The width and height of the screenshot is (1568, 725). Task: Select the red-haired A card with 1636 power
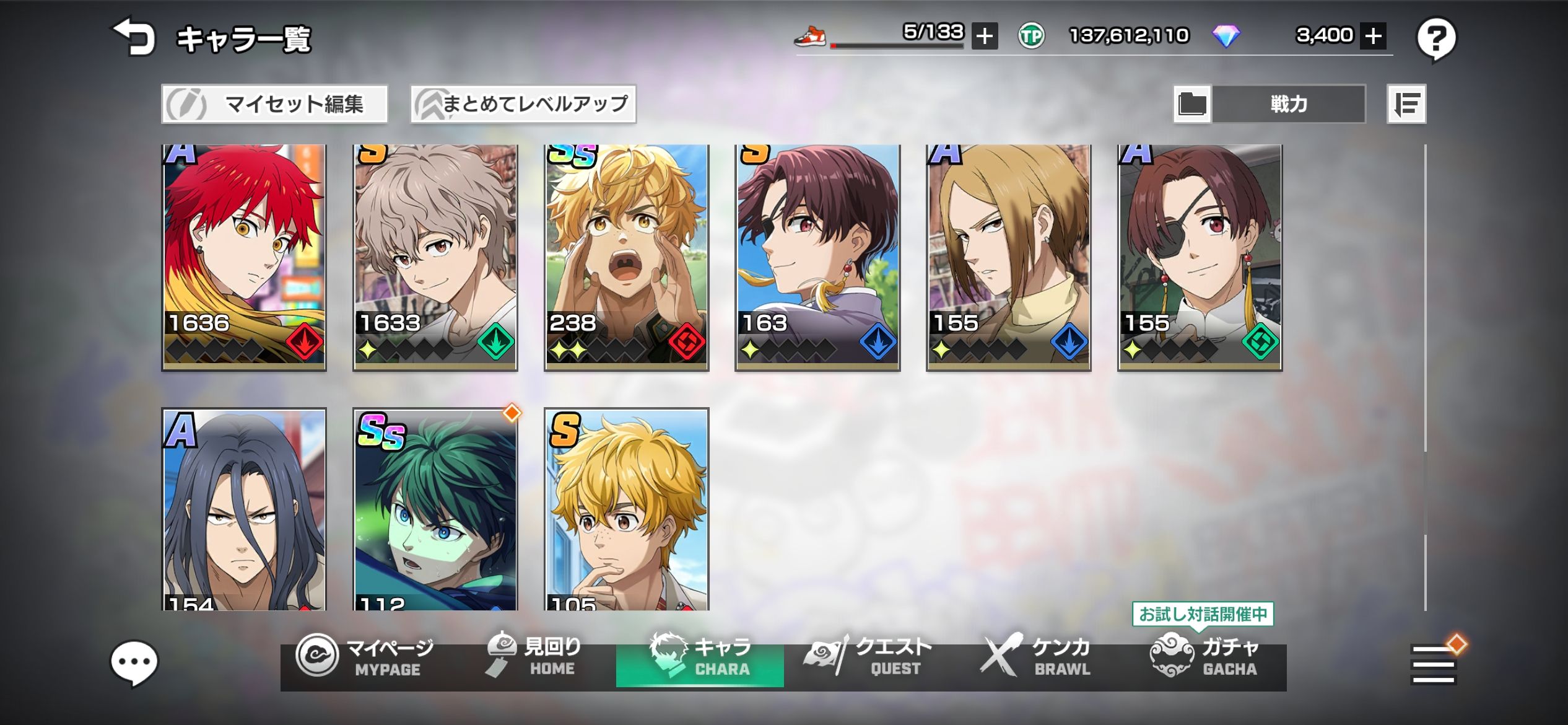(244, 257)
